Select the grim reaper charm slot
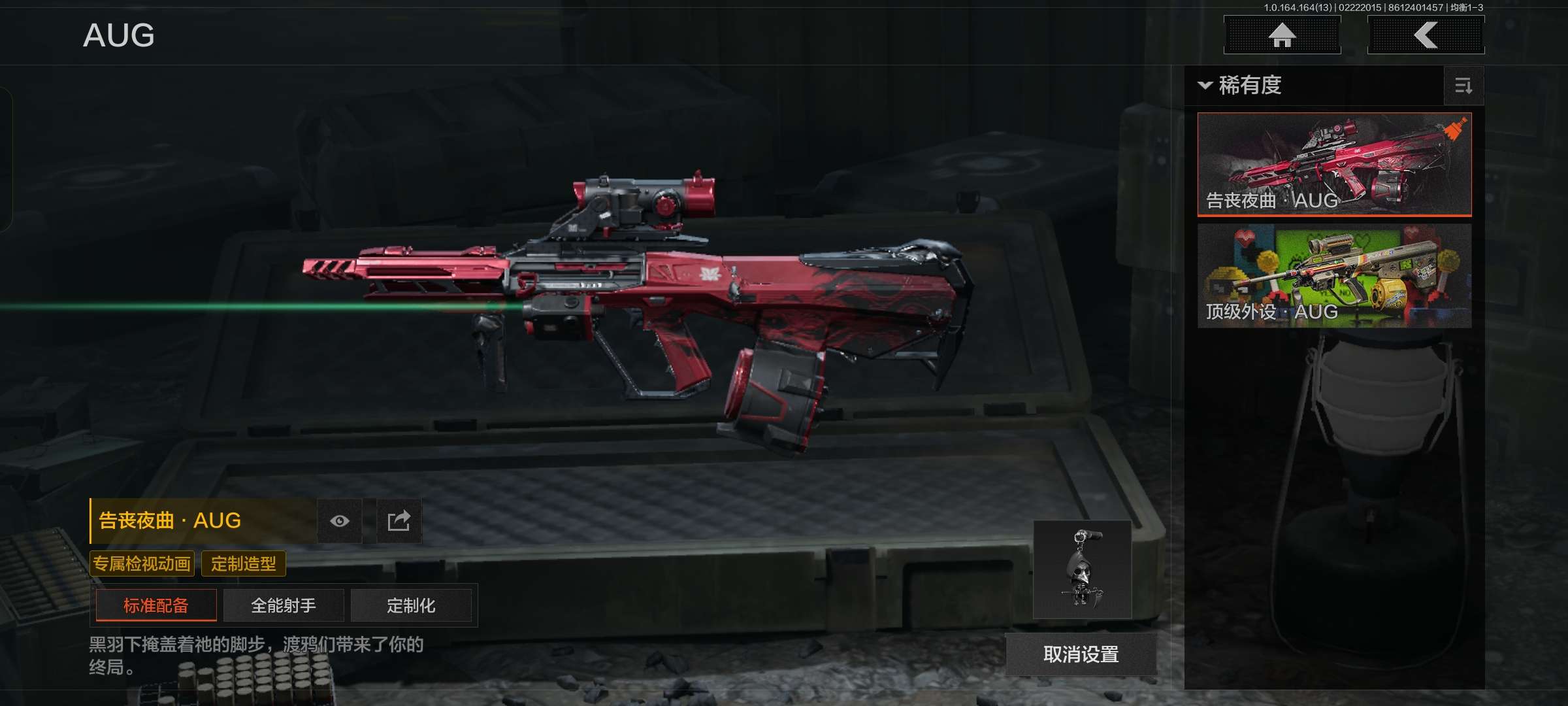Screen dimensions: 1568x706 click(1082, 569)
